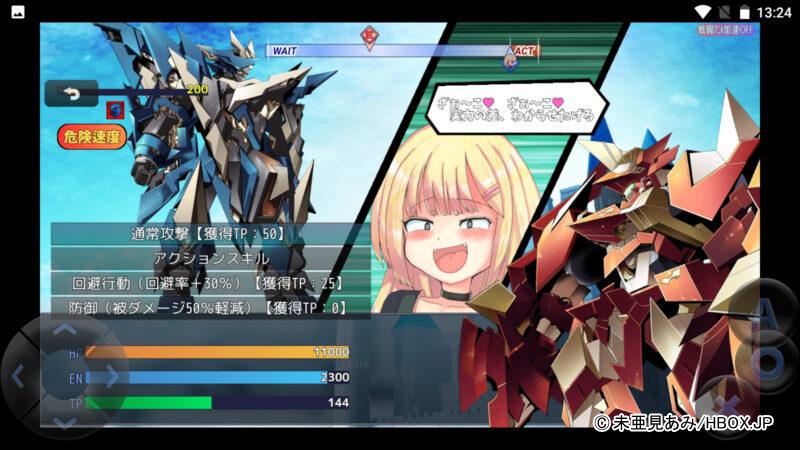Toggle the battle acceleration OFF label
The width and height of the screenshot is (800, 450).
[x=726, y=30]
